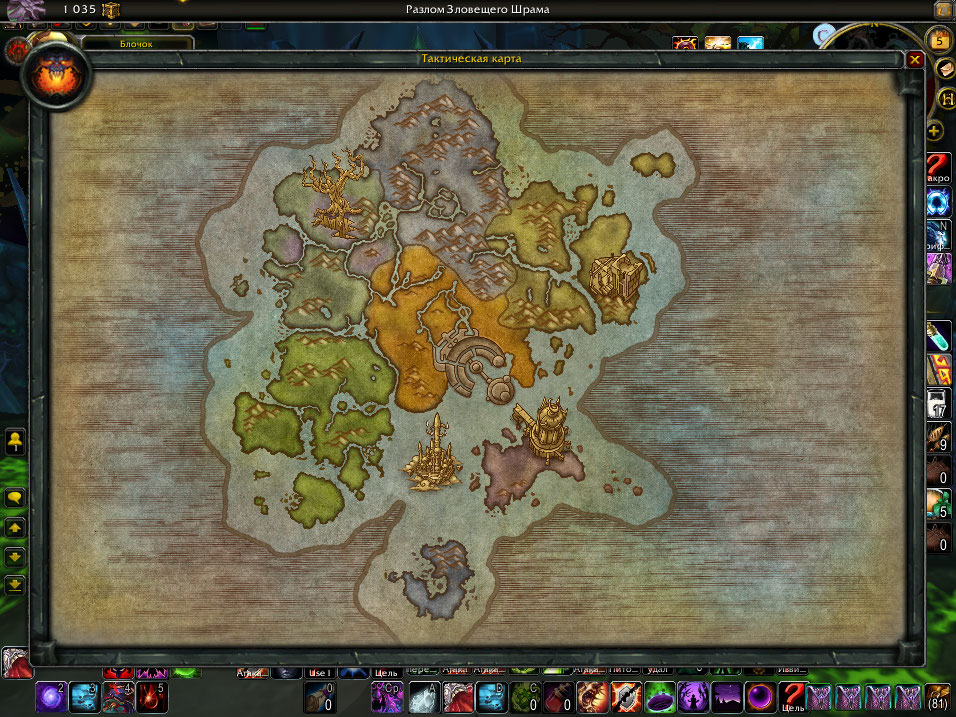Image resolution: width=956 pixels, height=717 pixels.
Task: Click the round yellow plus button
Action: [x=934, y=131]
